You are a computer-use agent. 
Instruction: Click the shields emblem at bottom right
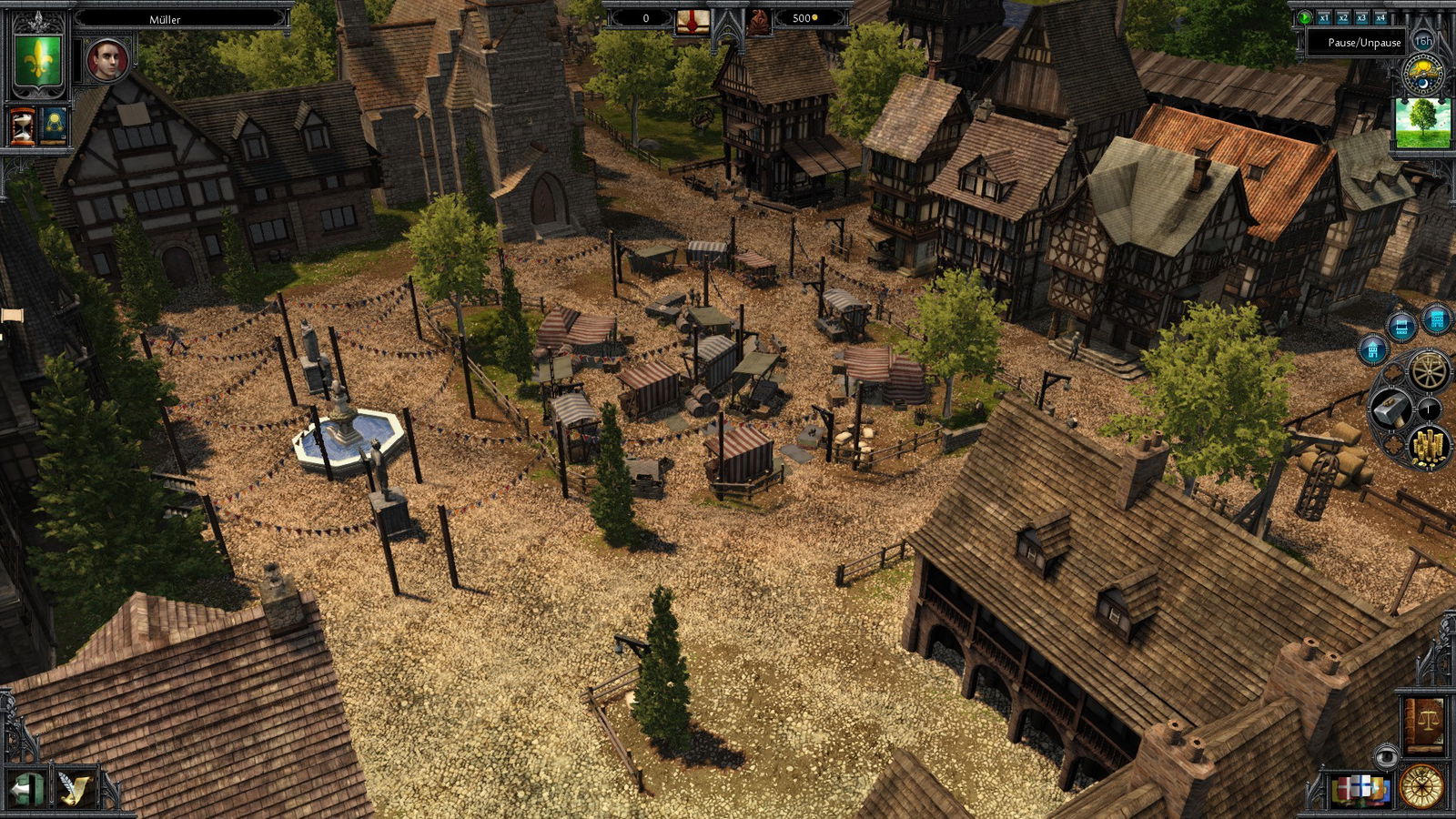[x=1360, y=789]
